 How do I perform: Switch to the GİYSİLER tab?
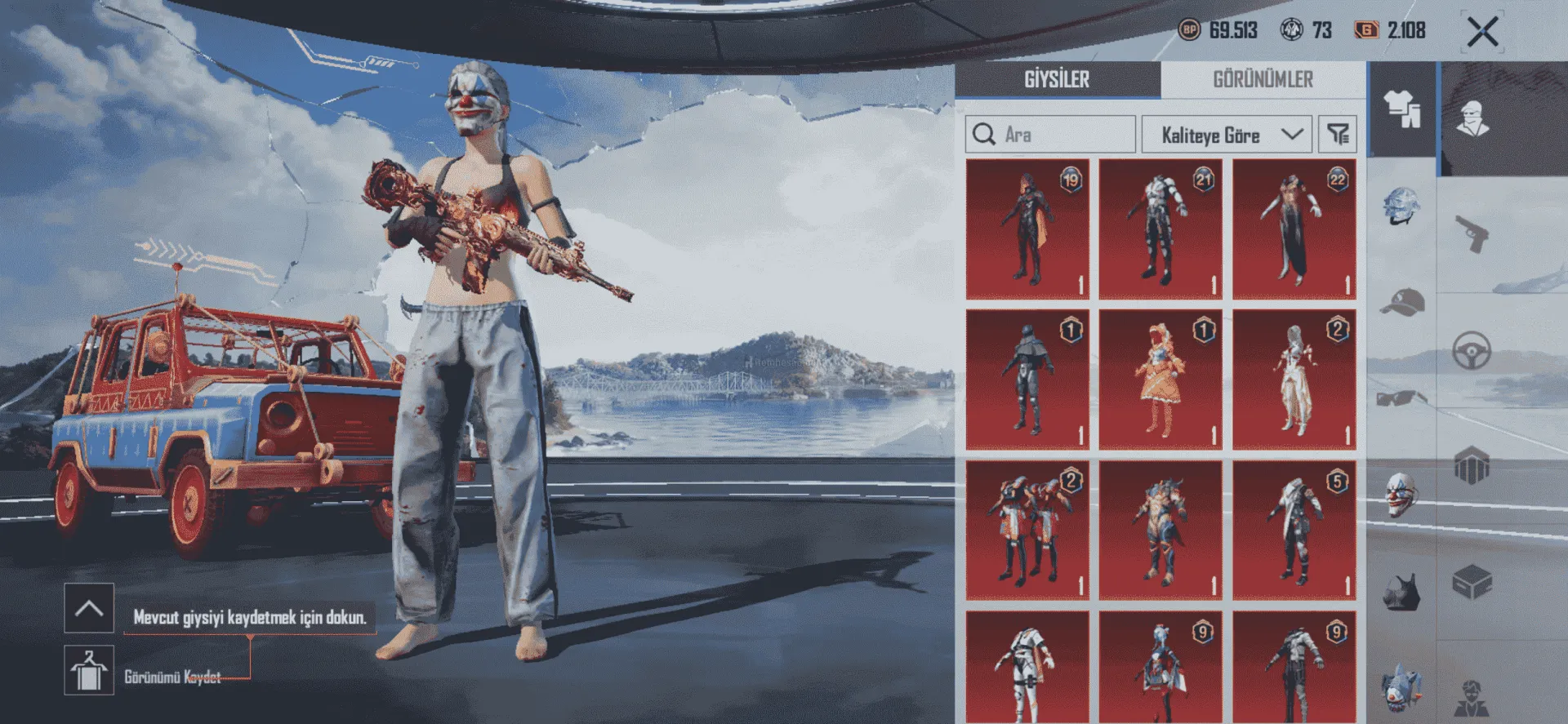(1057, 79)
